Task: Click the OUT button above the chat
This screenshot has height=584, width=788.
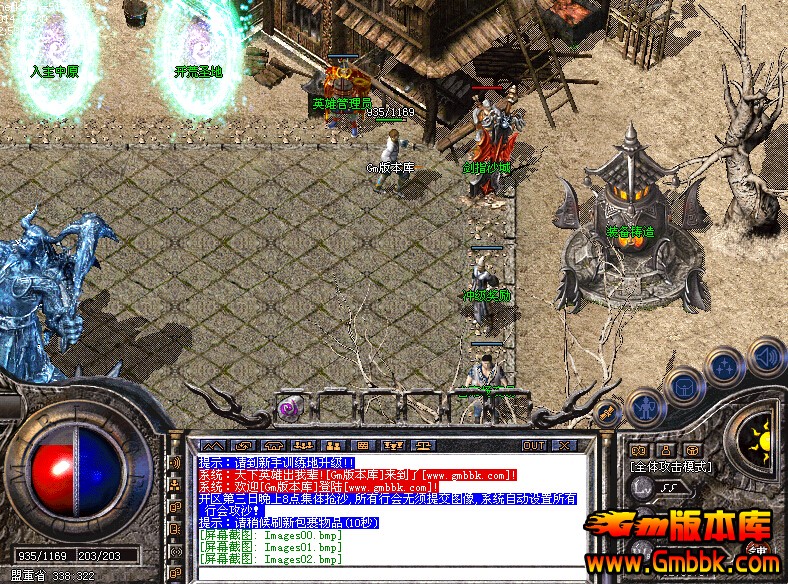Action: [534, 446]
